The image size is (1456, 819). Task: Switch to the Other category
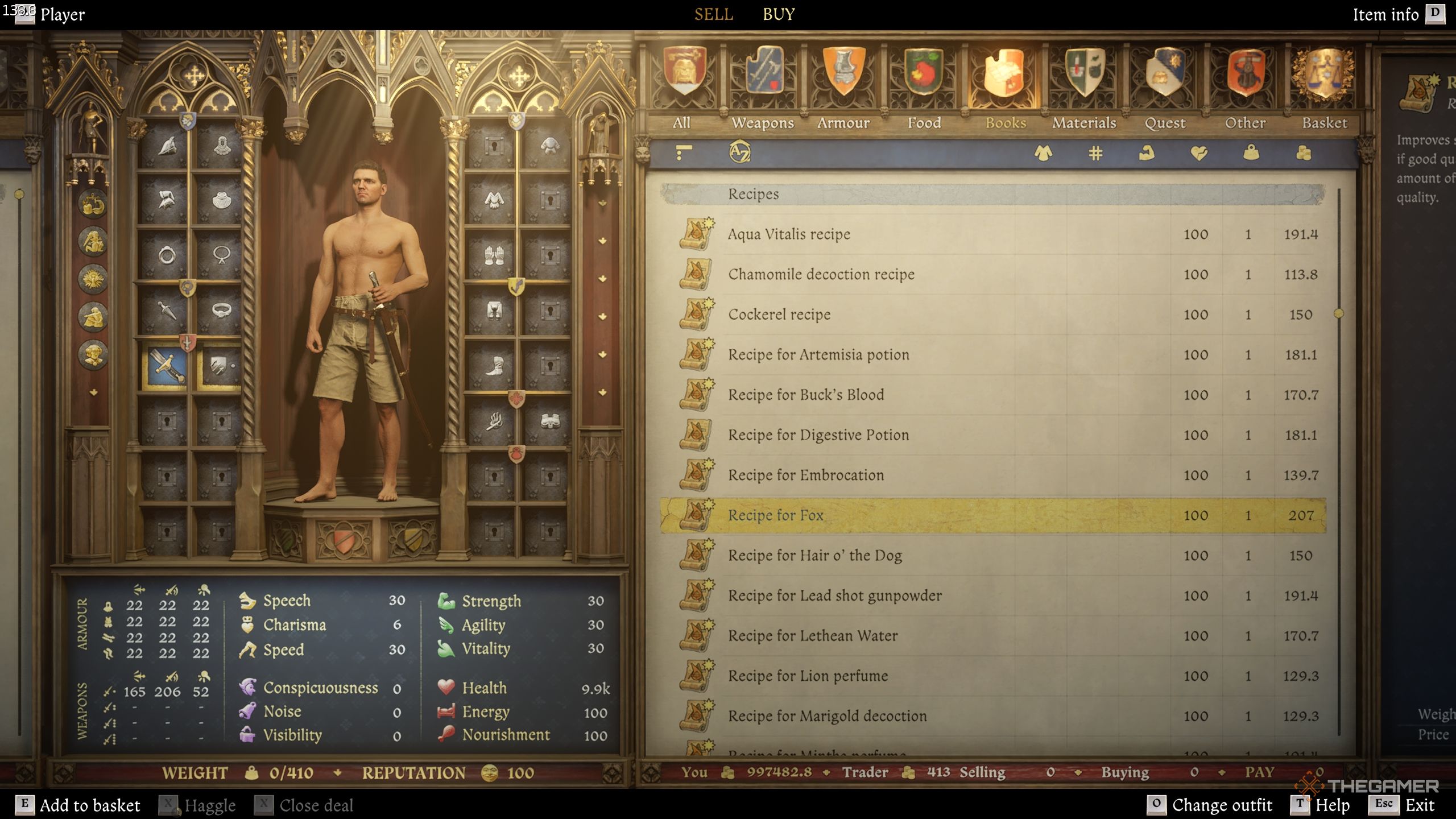(1245, 85)
